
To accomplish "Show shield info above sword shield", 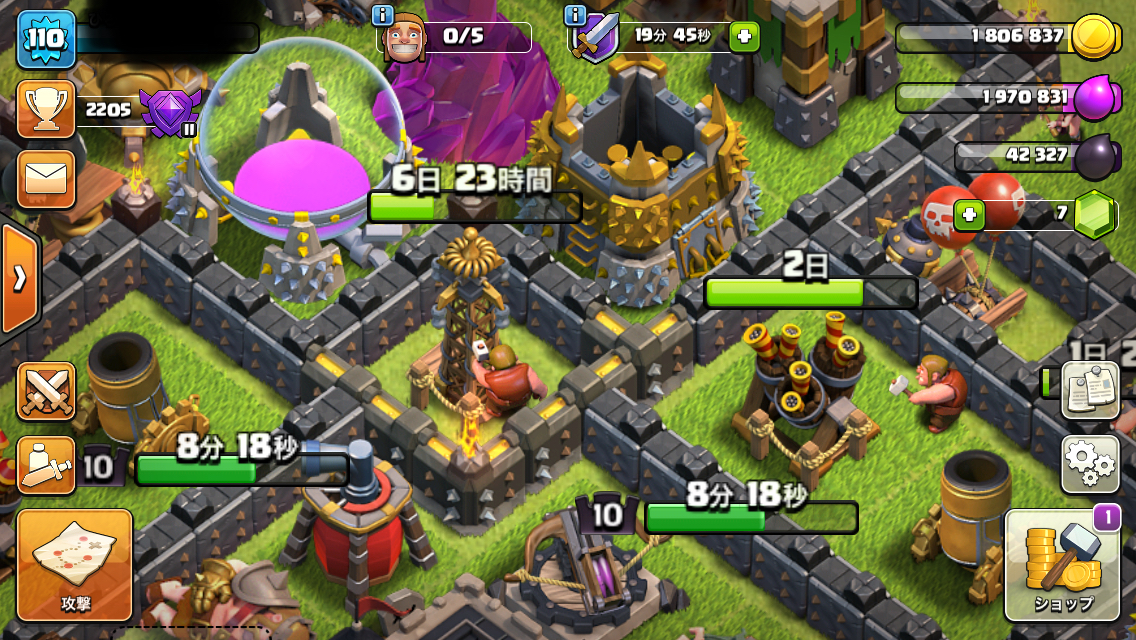I will [575, 14].
